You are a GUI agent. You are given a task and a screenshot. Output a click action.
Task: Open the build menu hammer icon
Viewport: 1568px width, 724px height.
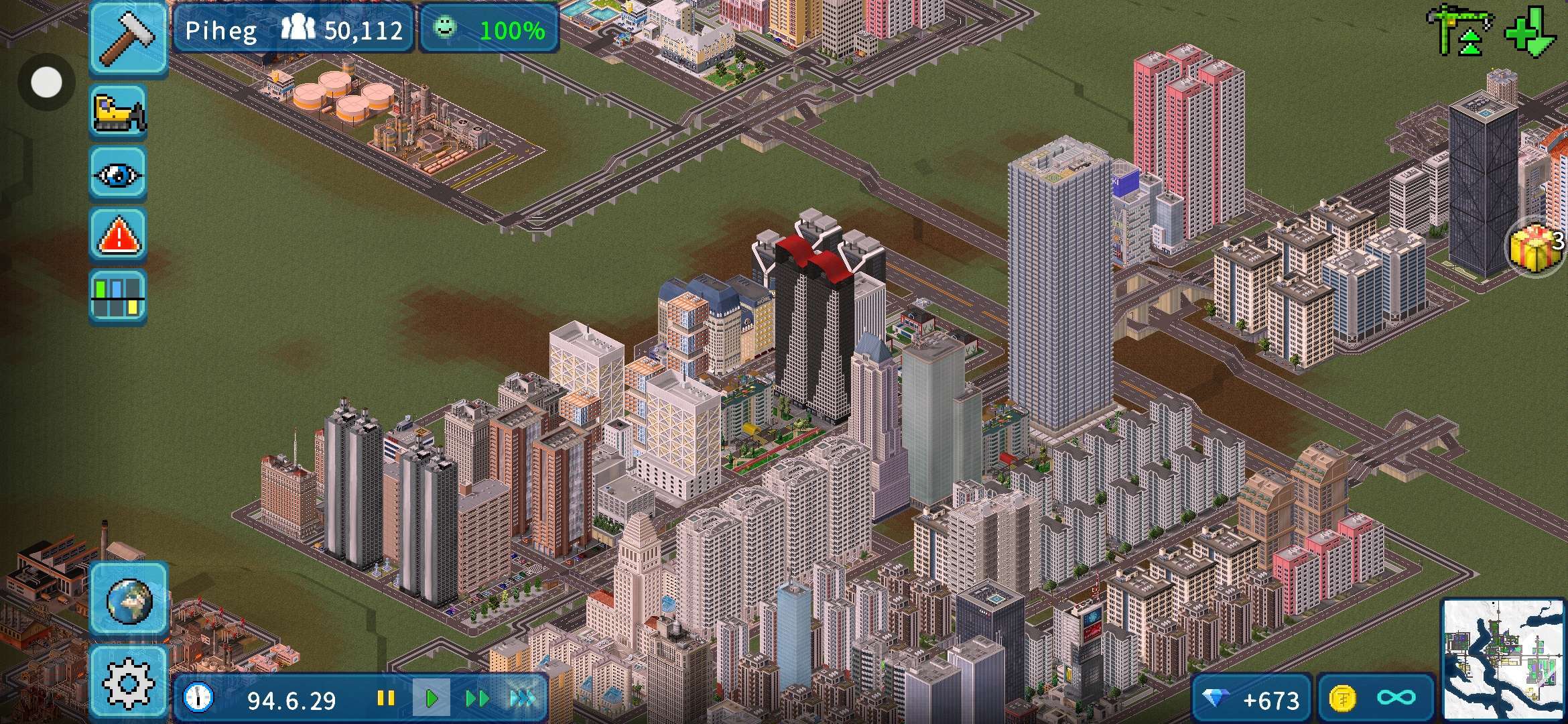point(128,38)
